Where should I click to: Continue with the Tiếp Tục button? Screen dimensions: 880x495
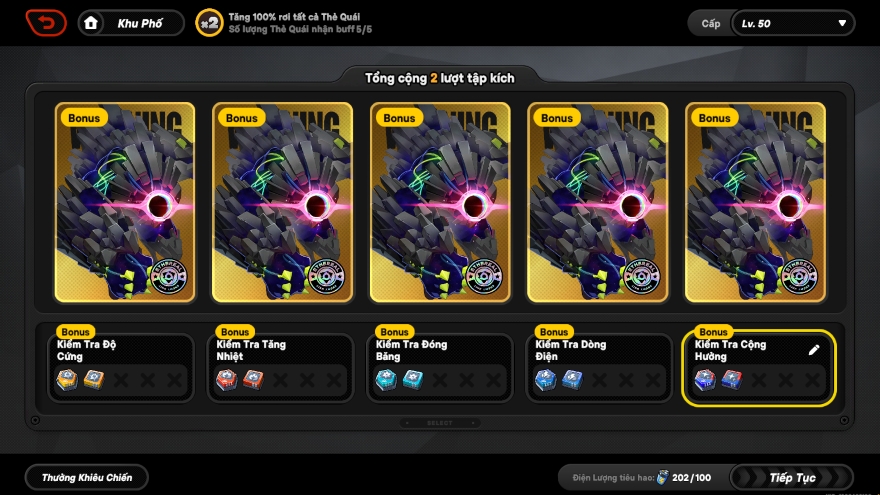792,478
